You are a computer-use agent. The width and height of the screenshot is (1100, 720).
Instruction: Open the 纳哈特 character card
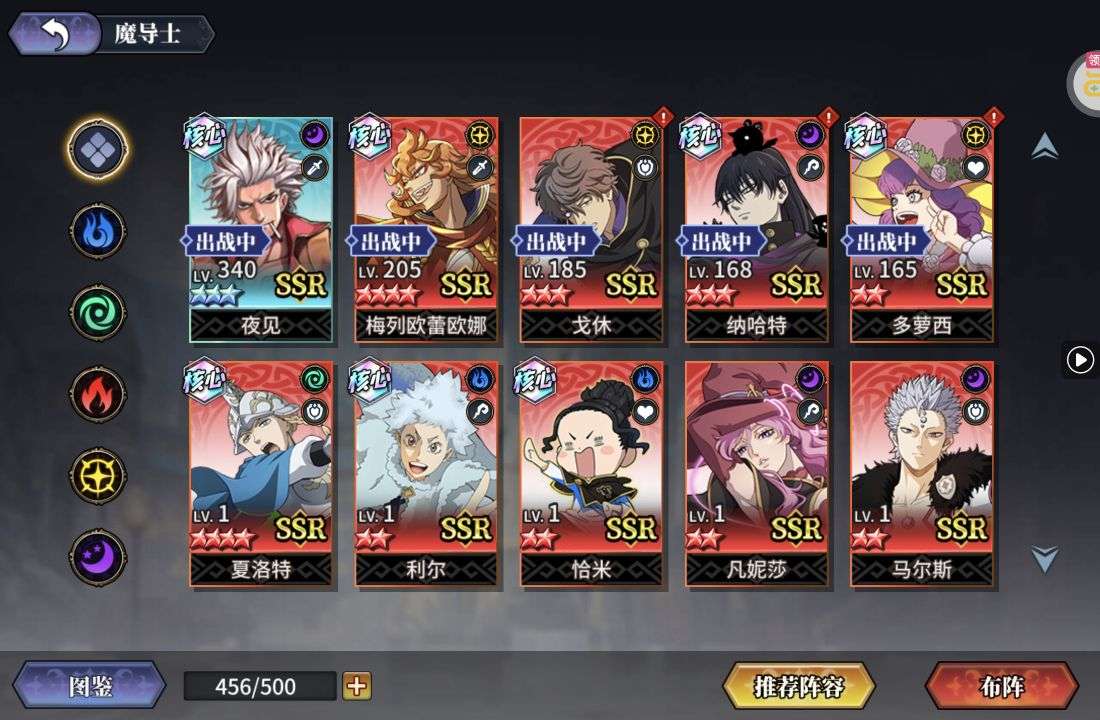[x=757, y=229]
